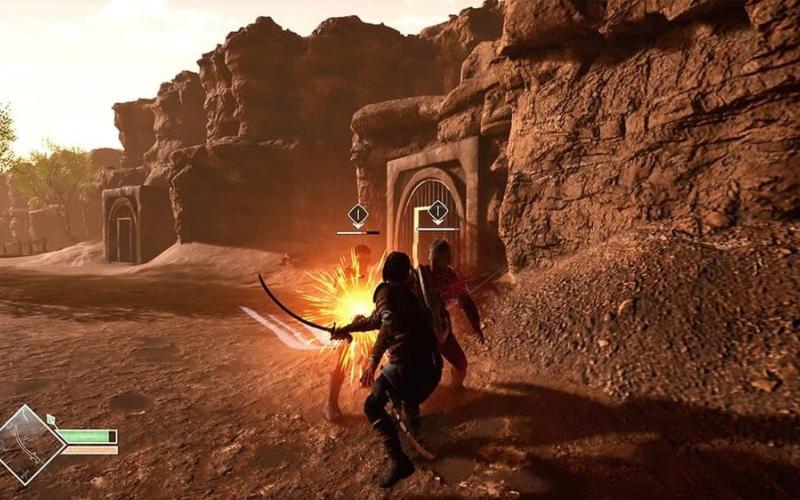Target the alert marker over the full-health enemy
800x500 pixels.
point(438,211)
